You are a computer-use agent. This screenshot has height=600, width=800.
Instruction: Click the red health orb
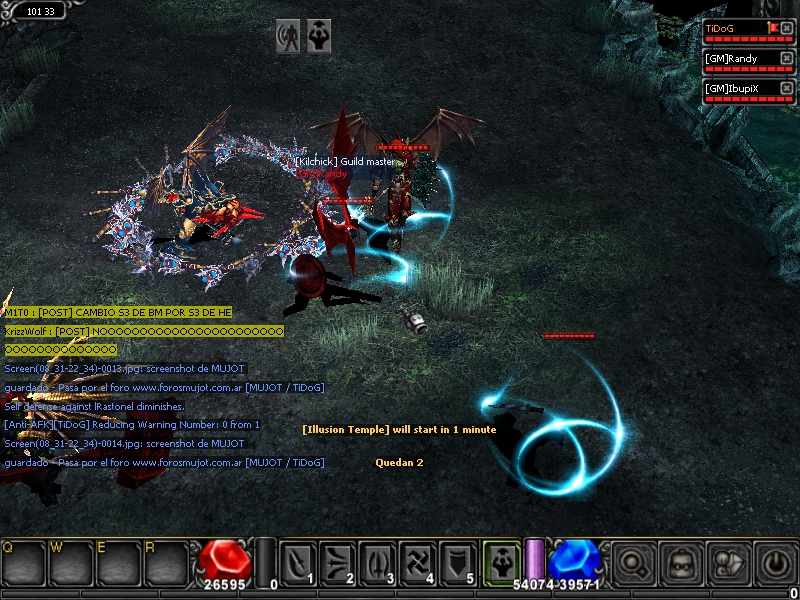(224, 562)
